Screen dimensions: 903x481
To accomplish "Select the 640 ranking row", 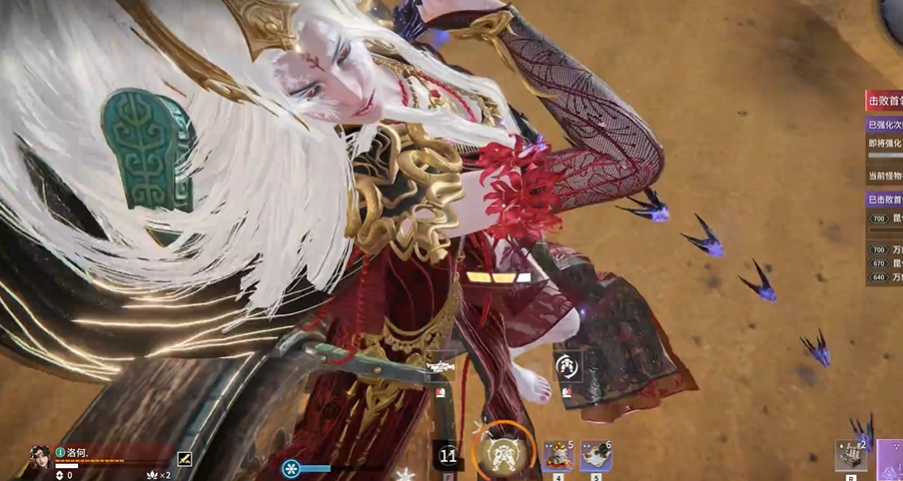I will click(x=884, y=277).
